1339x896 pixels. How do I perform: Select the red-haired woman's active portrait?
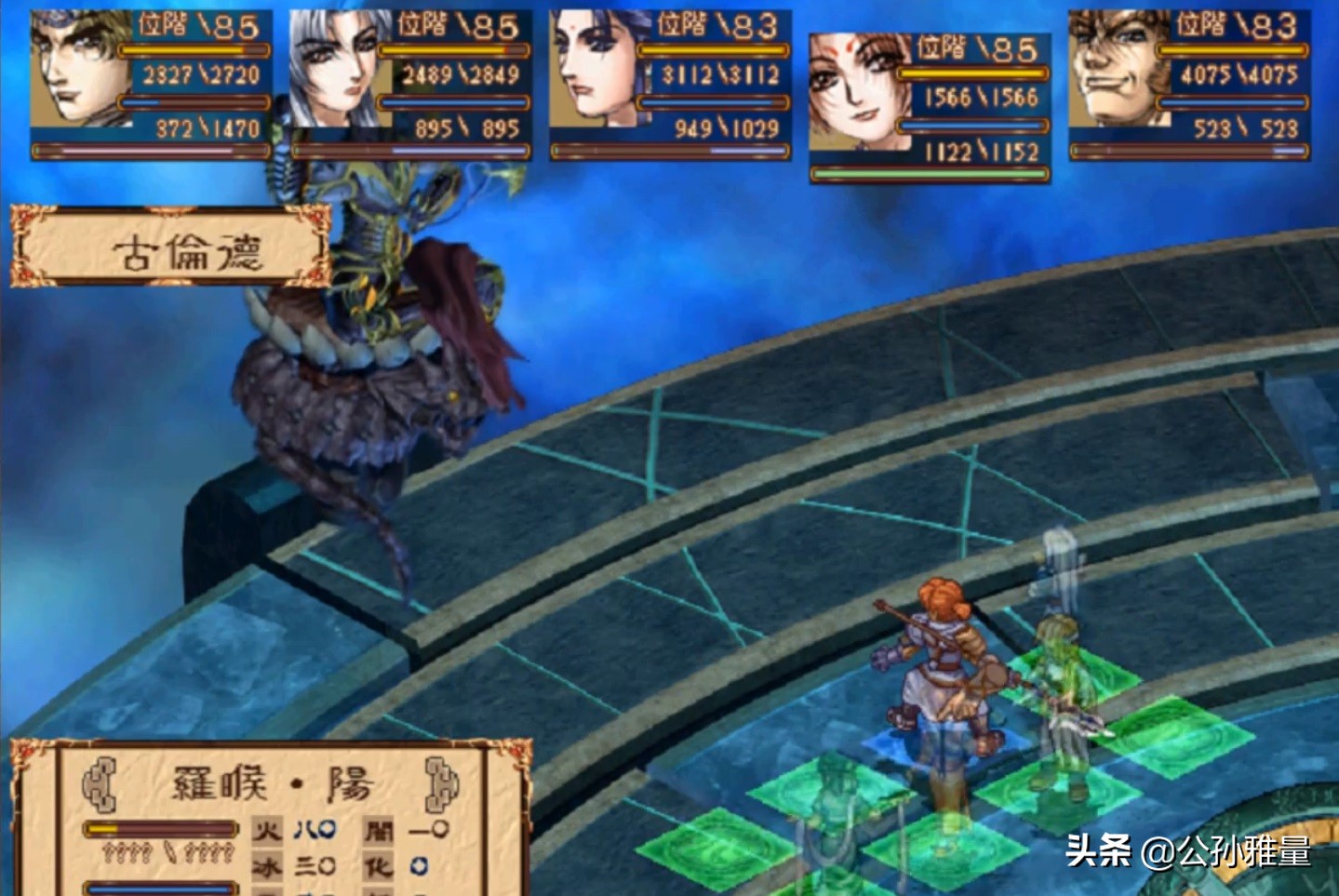pyautogui.click(x=856, y=93)
